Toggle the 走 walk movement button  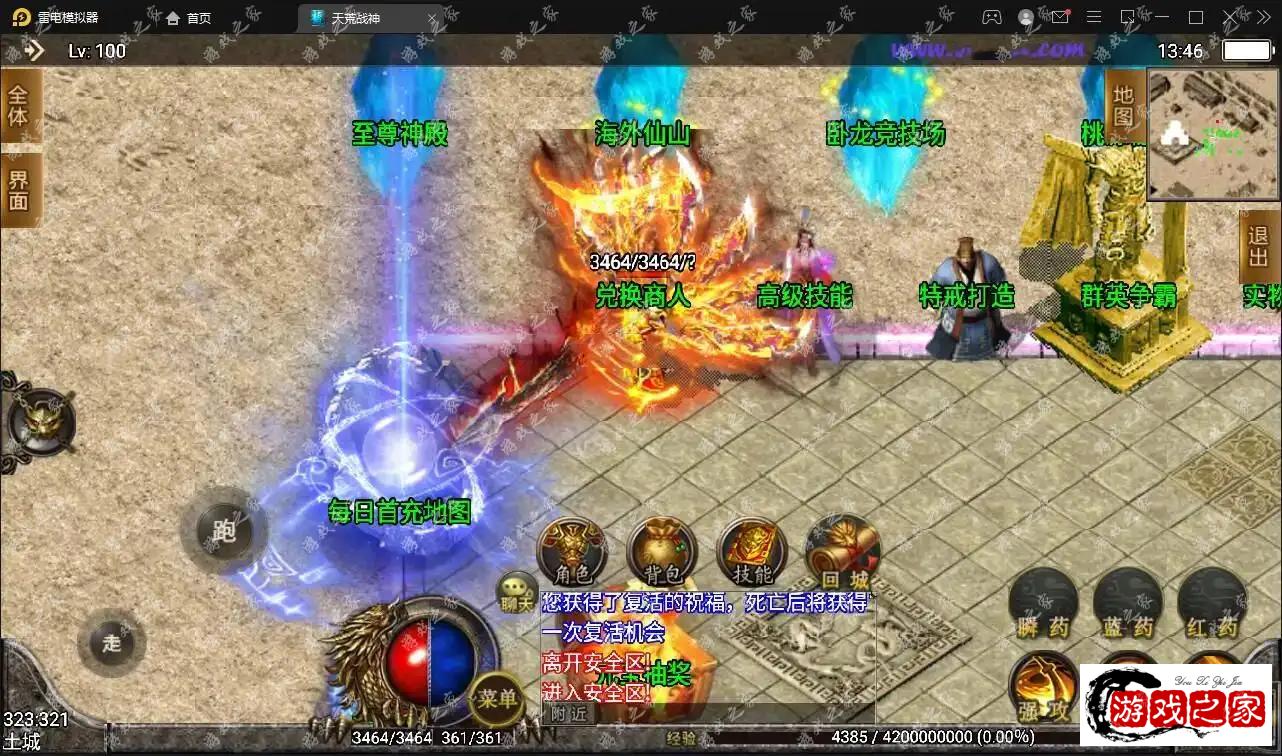tap(111, 642)
